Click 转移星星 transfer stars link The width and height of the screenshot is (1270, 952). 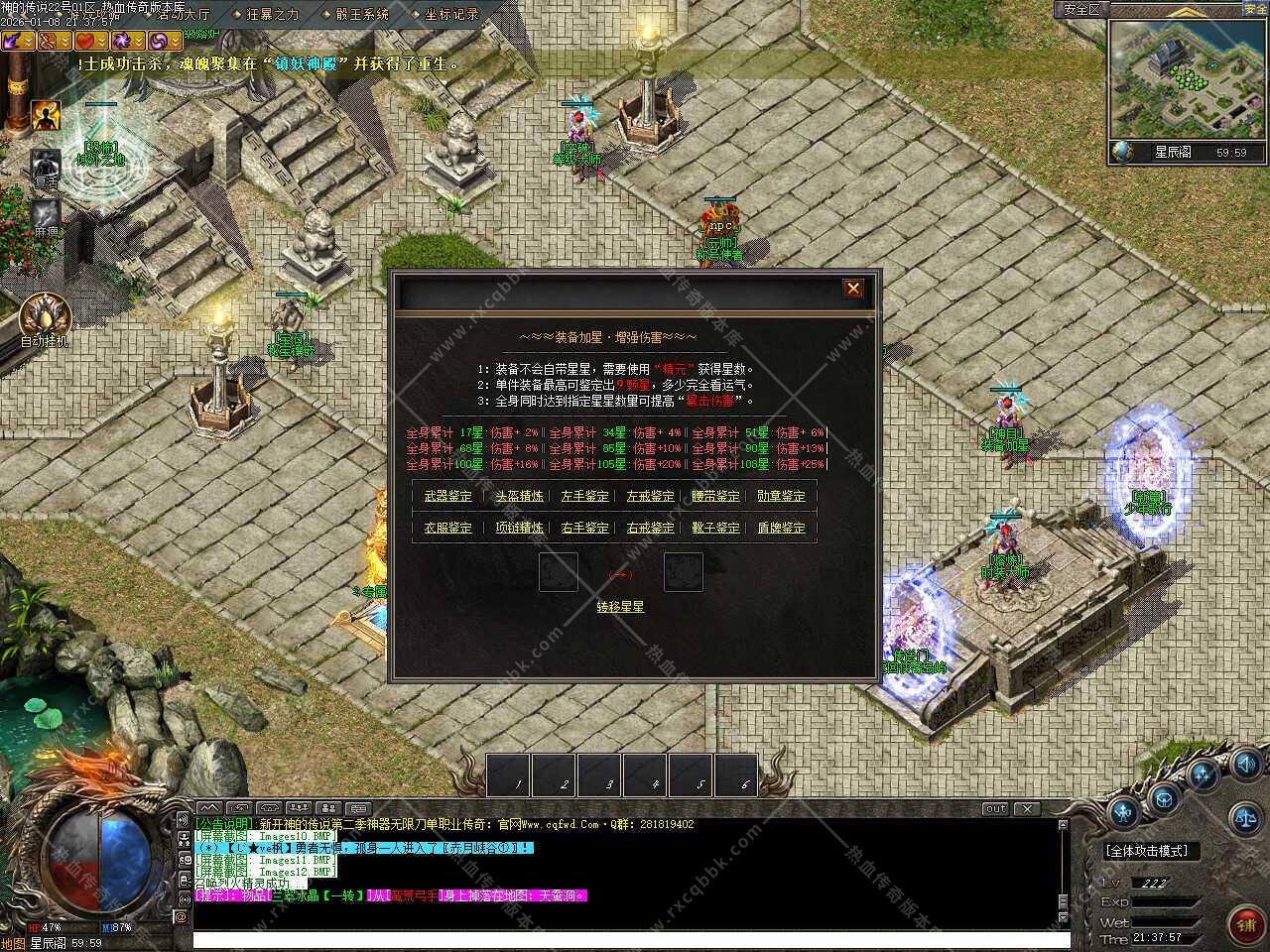point(620,607)
